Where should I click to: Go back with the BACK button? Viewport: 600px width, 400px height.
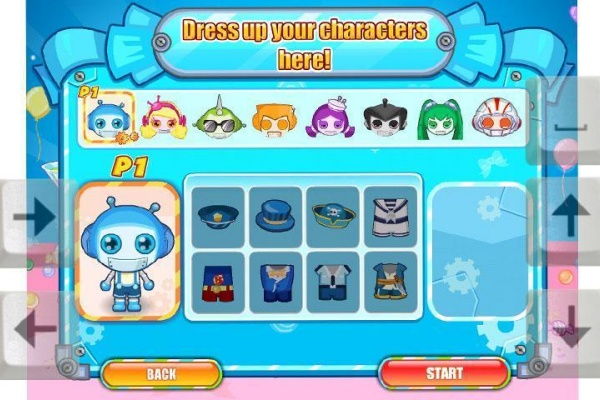click(x=161, y=374)
